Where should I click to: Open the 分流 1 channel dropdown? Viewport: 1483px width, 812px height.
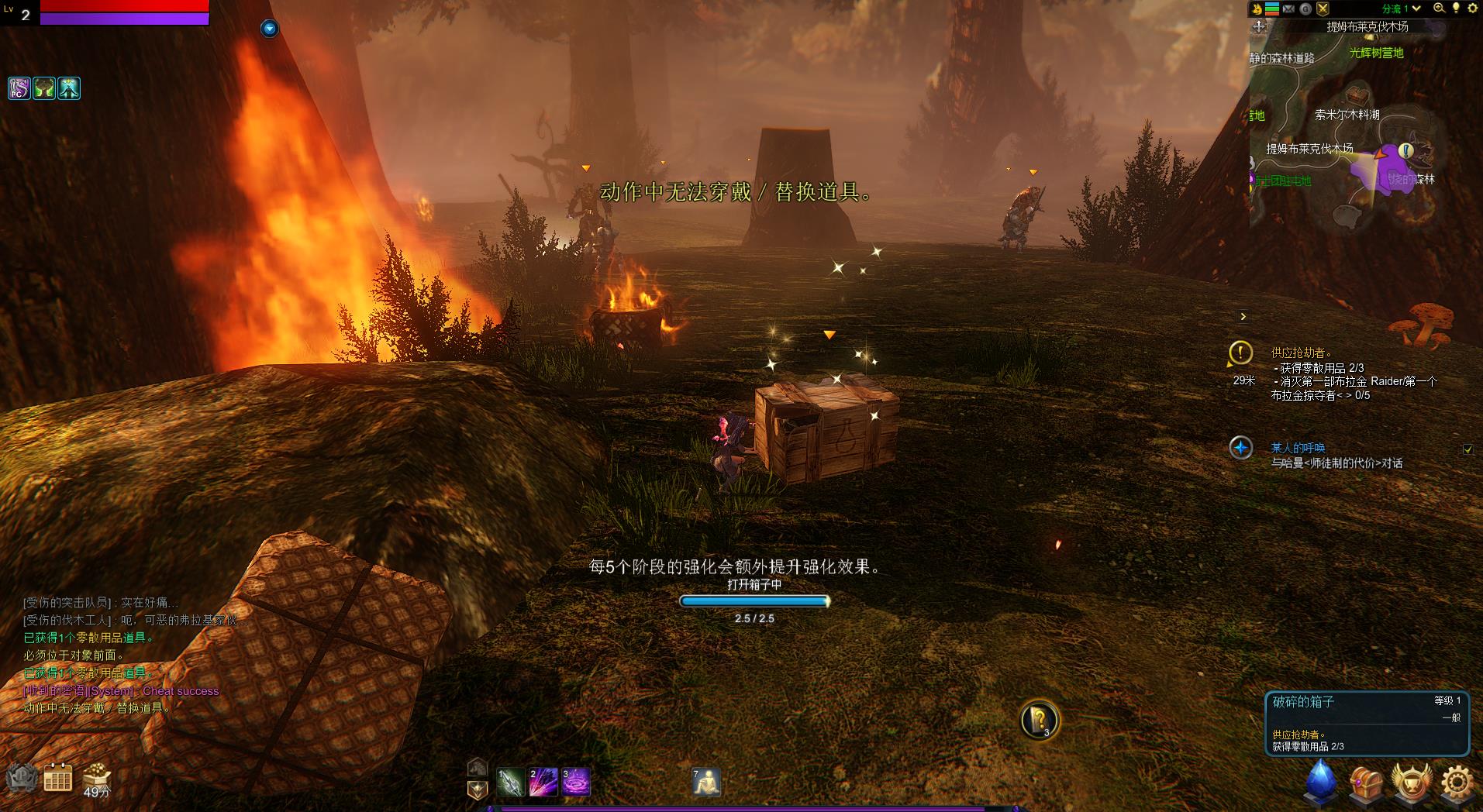coord(1401,9)
